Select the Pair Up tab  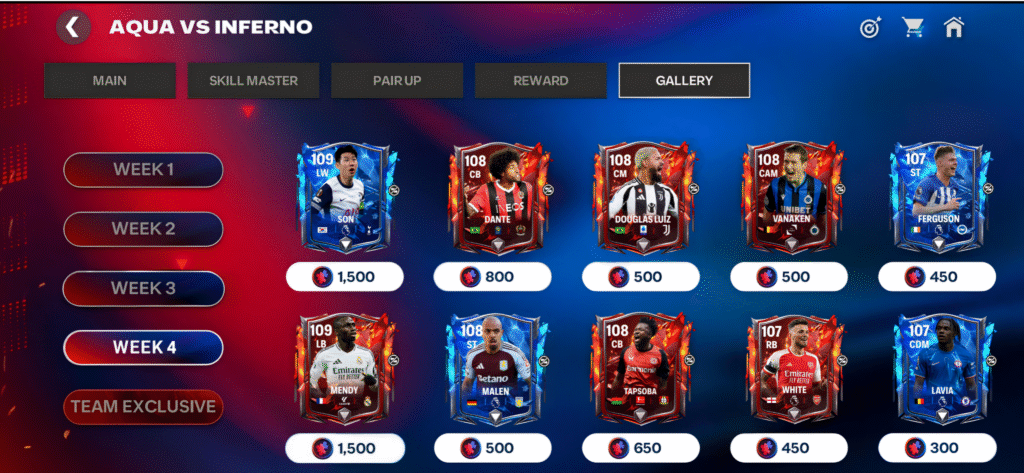397,81
